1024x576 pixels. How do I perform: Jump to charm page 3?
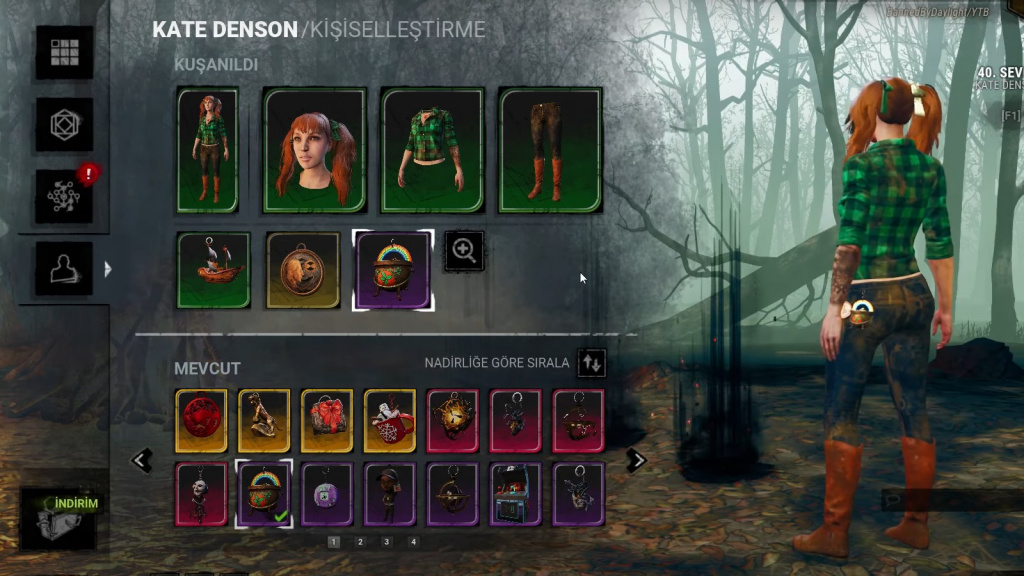pyautogui.click(x=386, y=542)
